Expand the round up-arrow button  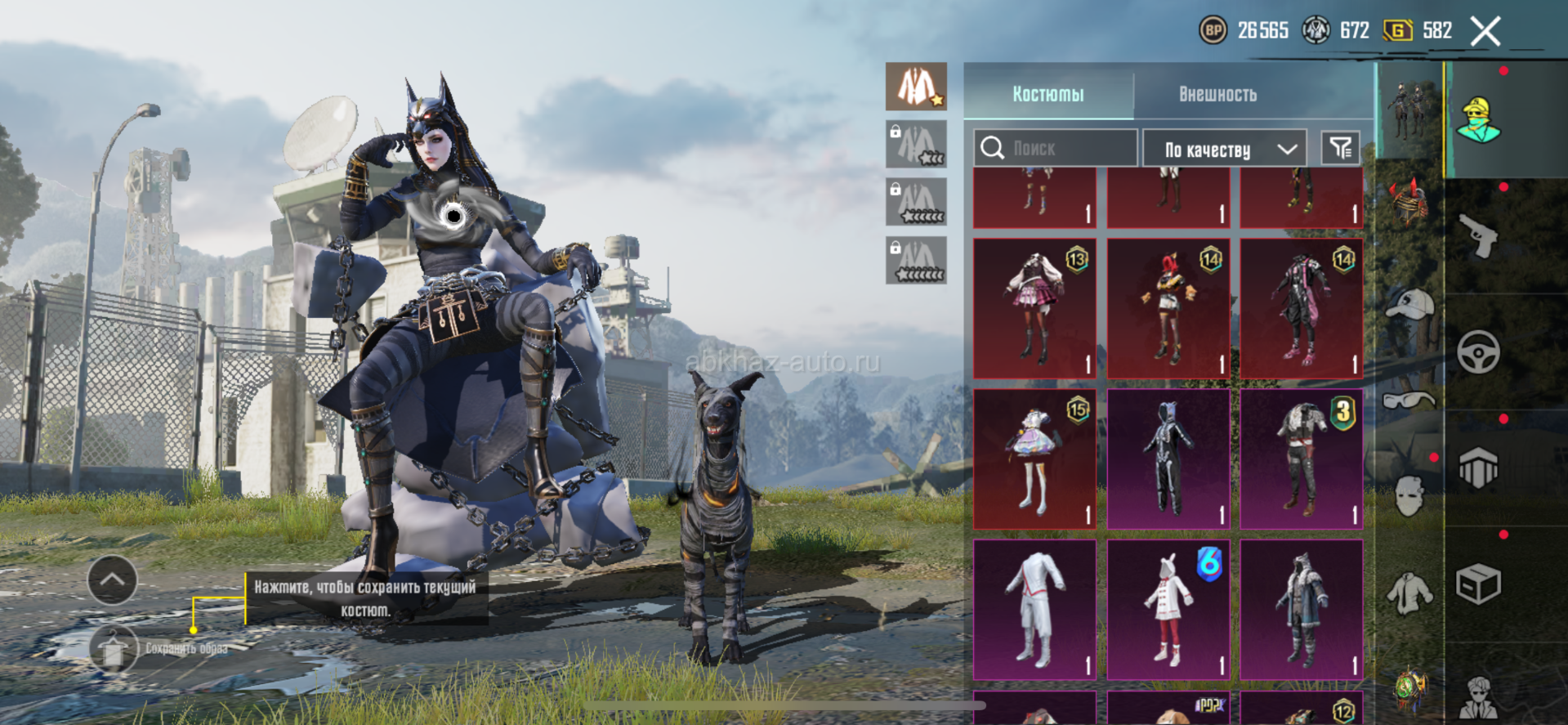coord(112,580)
